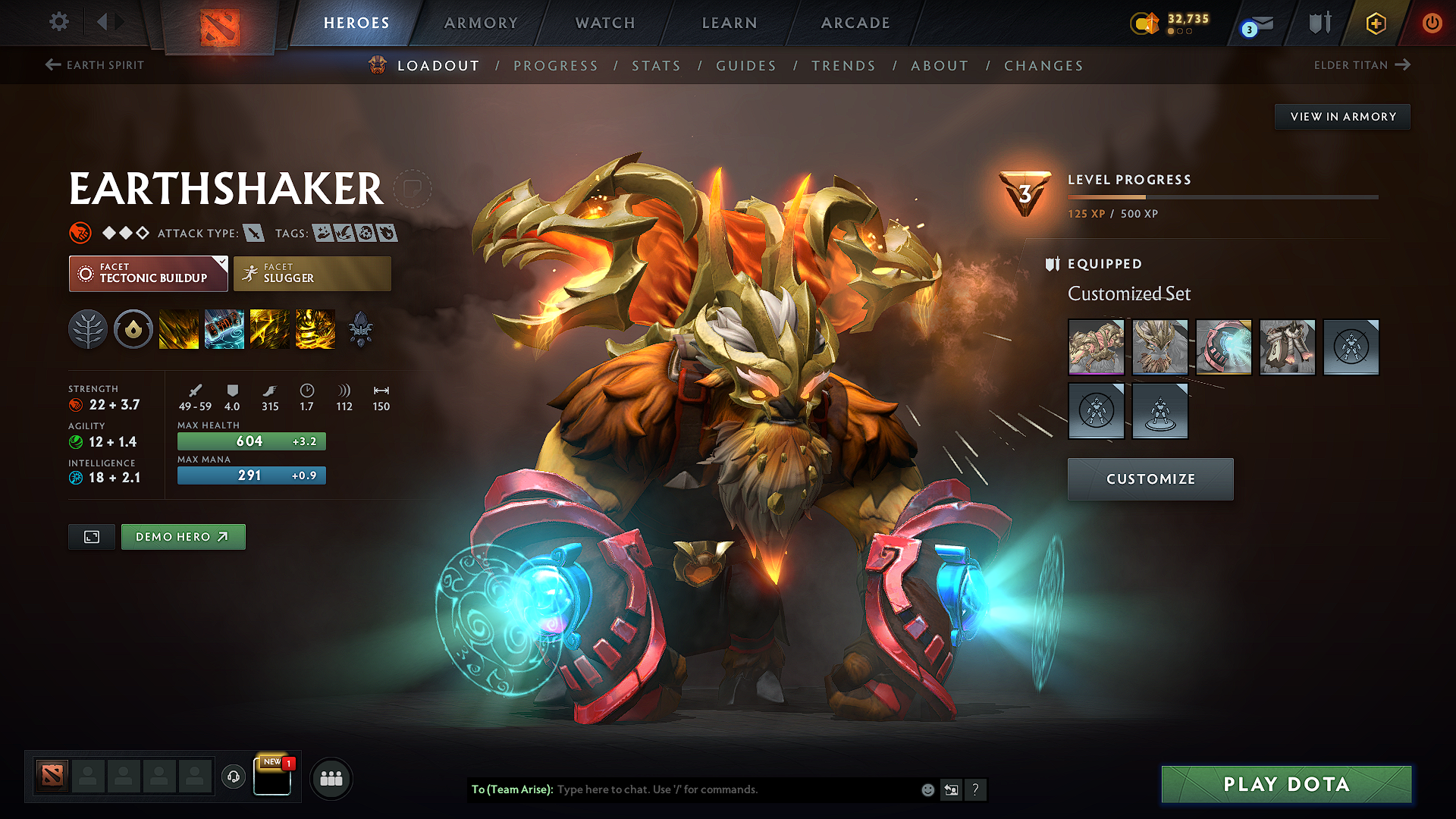Viewport: 1456px width, 819px height.
Task: Open the Dota Plus hexagon icon
Action: (1375, 23)
